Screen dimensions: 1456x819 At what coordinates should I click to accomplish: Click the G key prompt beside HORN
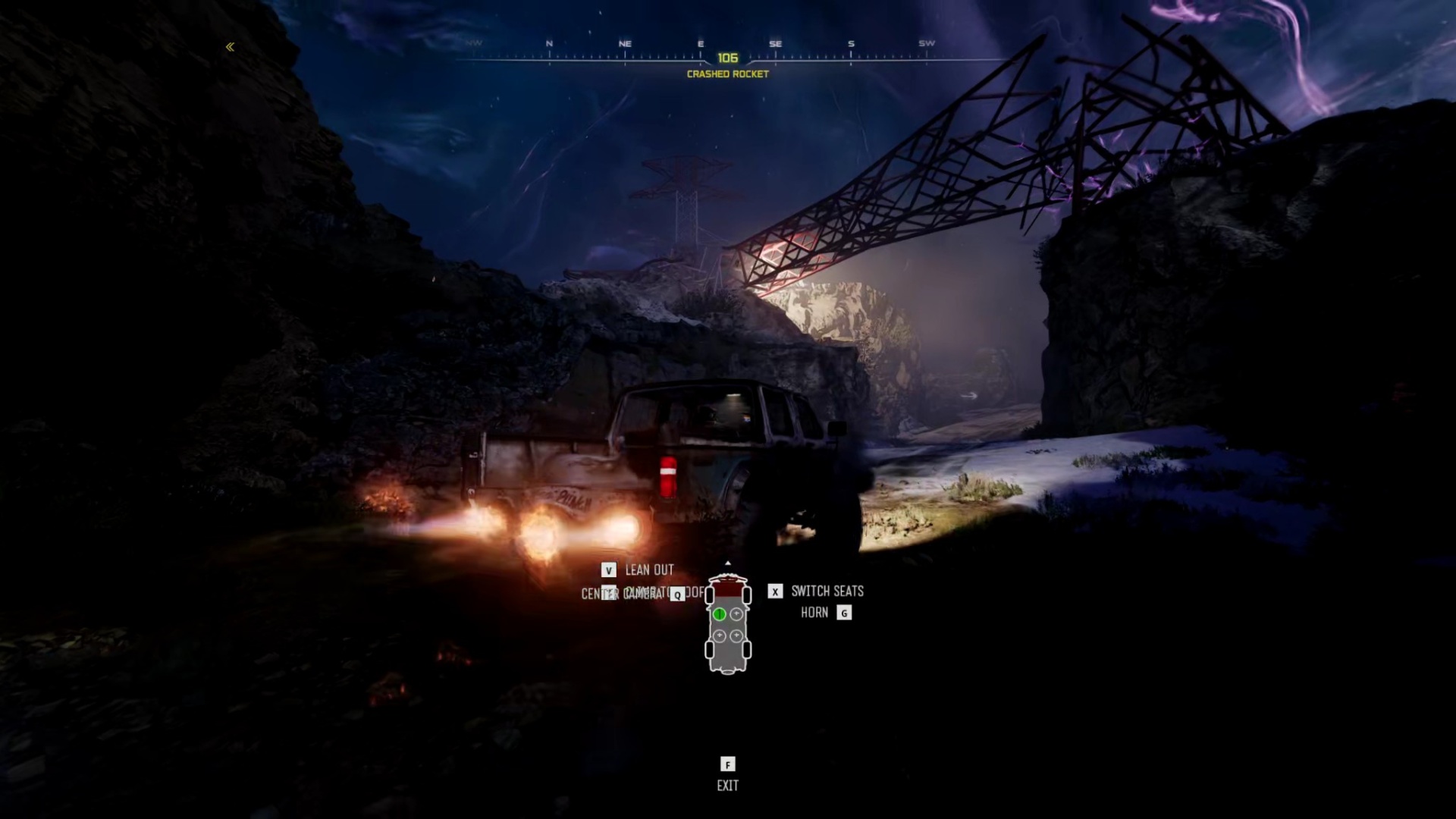tap(844, 613)
